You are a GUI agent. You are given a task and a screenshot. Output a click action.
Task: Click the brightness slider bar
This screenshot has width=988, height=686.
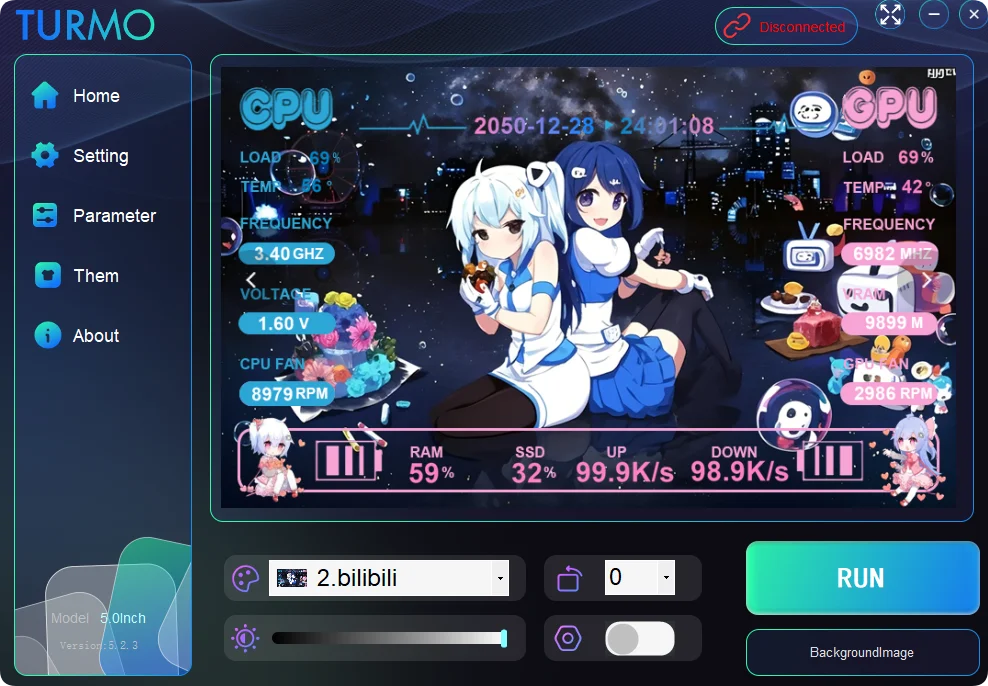[x=388, y=638]
